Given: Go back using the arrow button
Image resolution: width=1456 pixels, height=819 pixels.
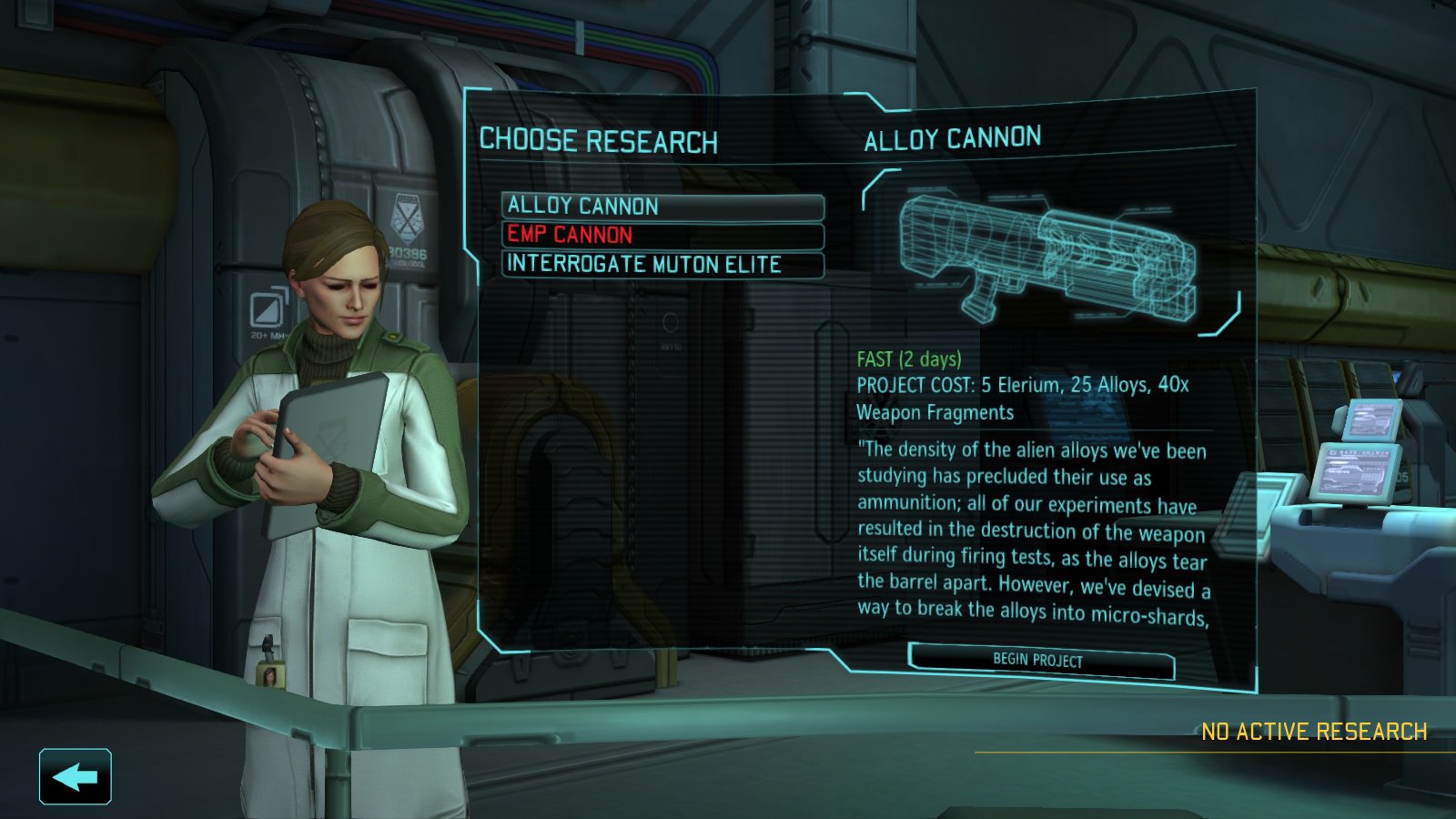Looking at the screenshot, I should [x=76, y=777].
